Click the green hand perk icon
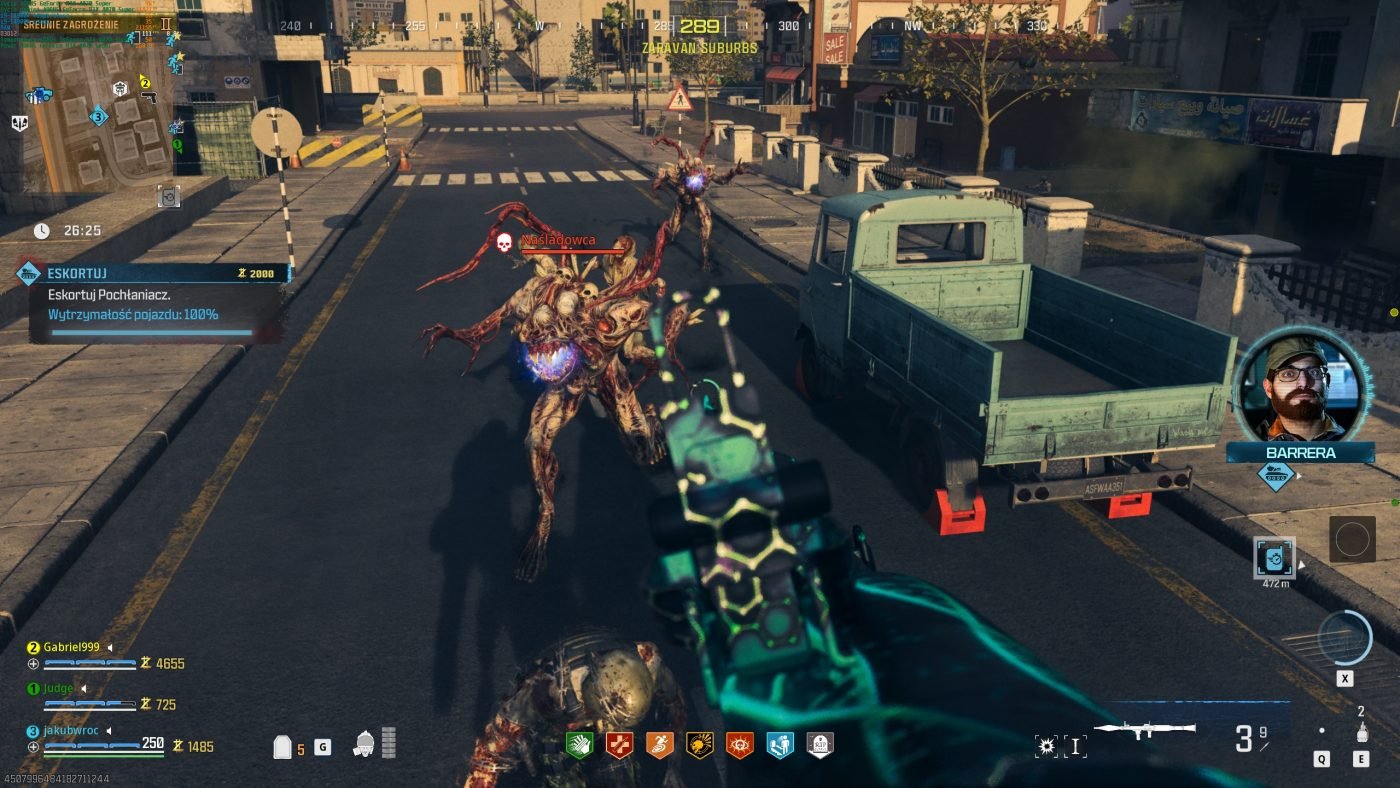 pos(579,744)
